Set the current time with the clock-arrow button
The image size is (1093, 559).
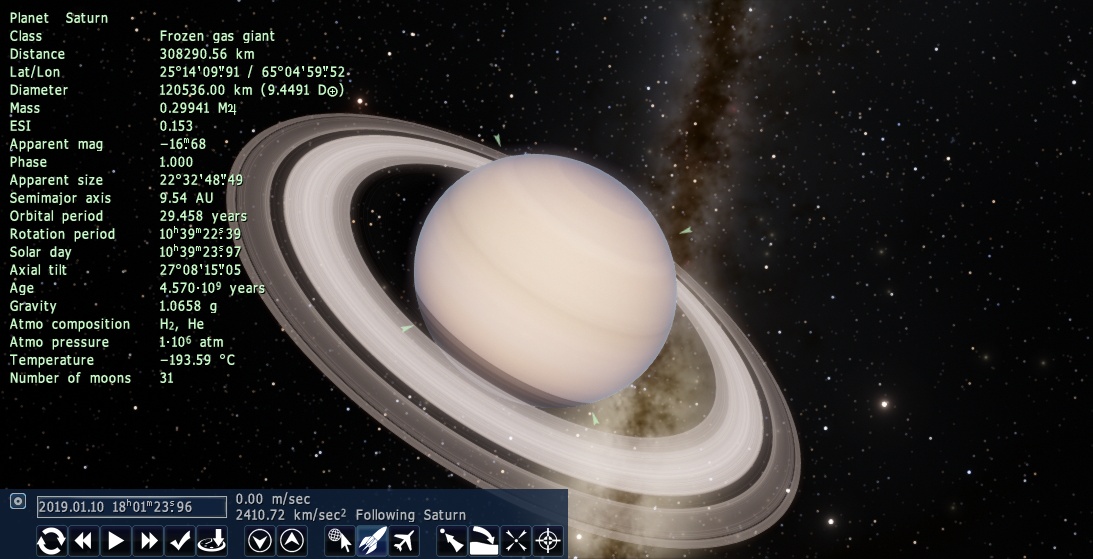(212, 541)
